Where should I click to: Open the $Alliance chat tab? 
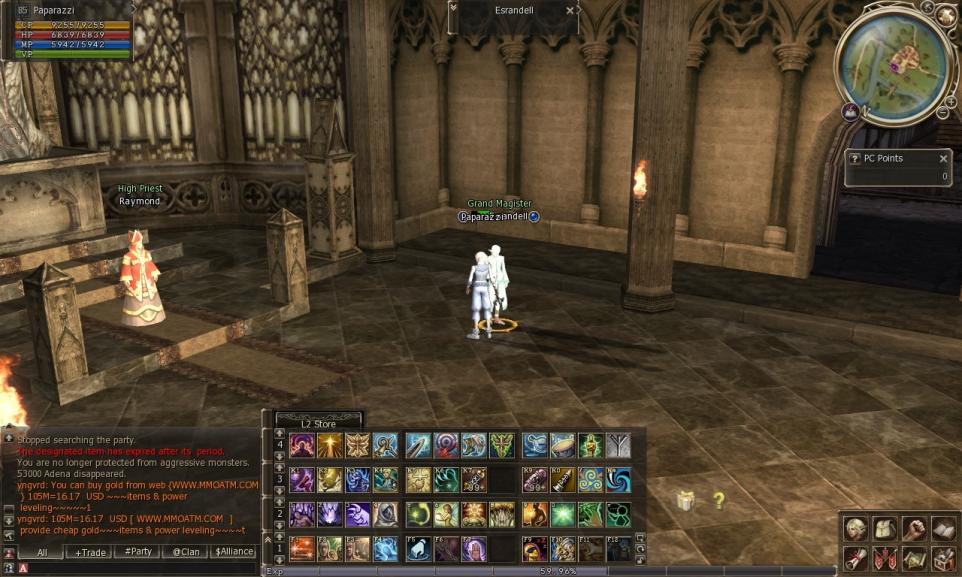pyautogui.click(x=233, y=552)
